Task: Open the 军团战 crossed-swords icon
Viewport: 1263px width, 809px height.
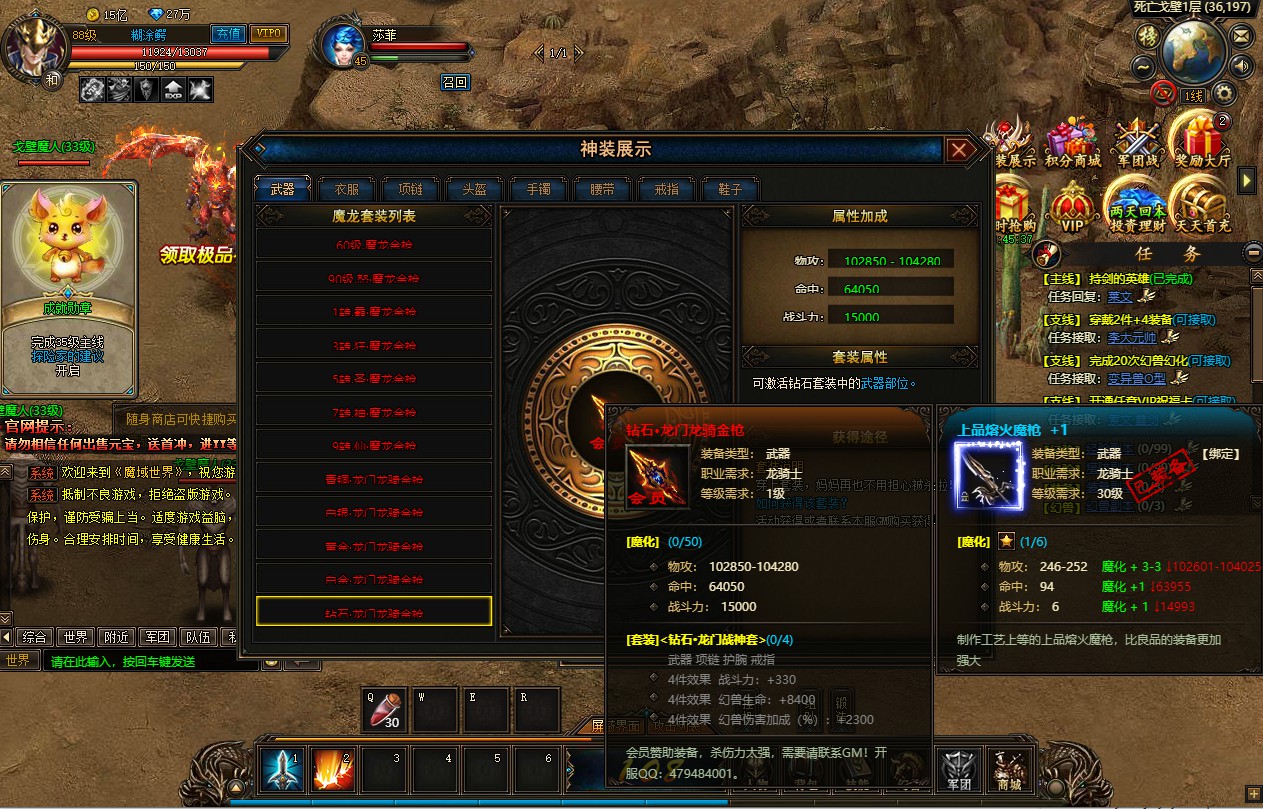Action: click(1137, 143)
